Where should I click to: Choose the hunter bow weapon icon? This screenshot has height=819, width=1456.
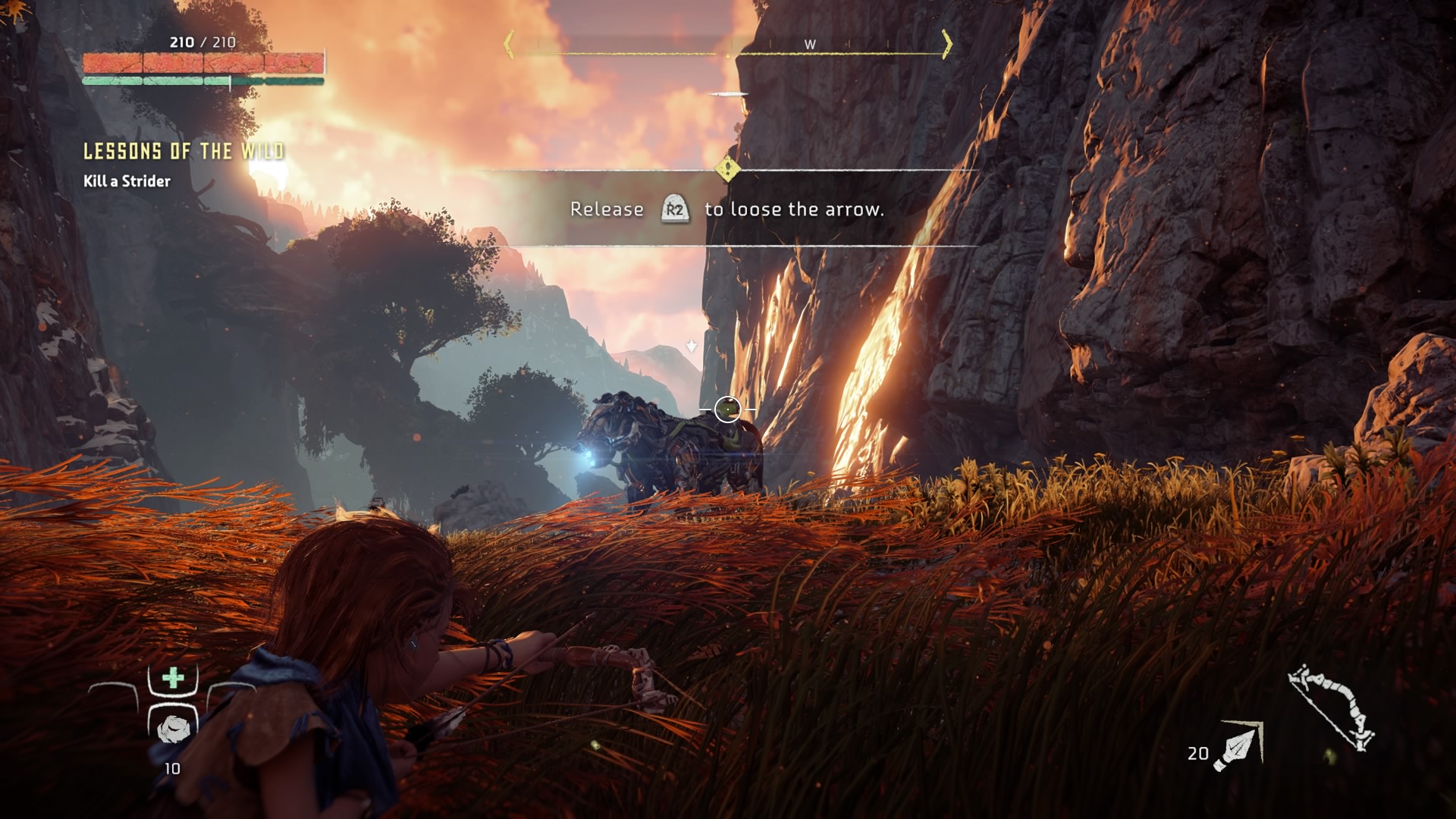point(1332,708)
